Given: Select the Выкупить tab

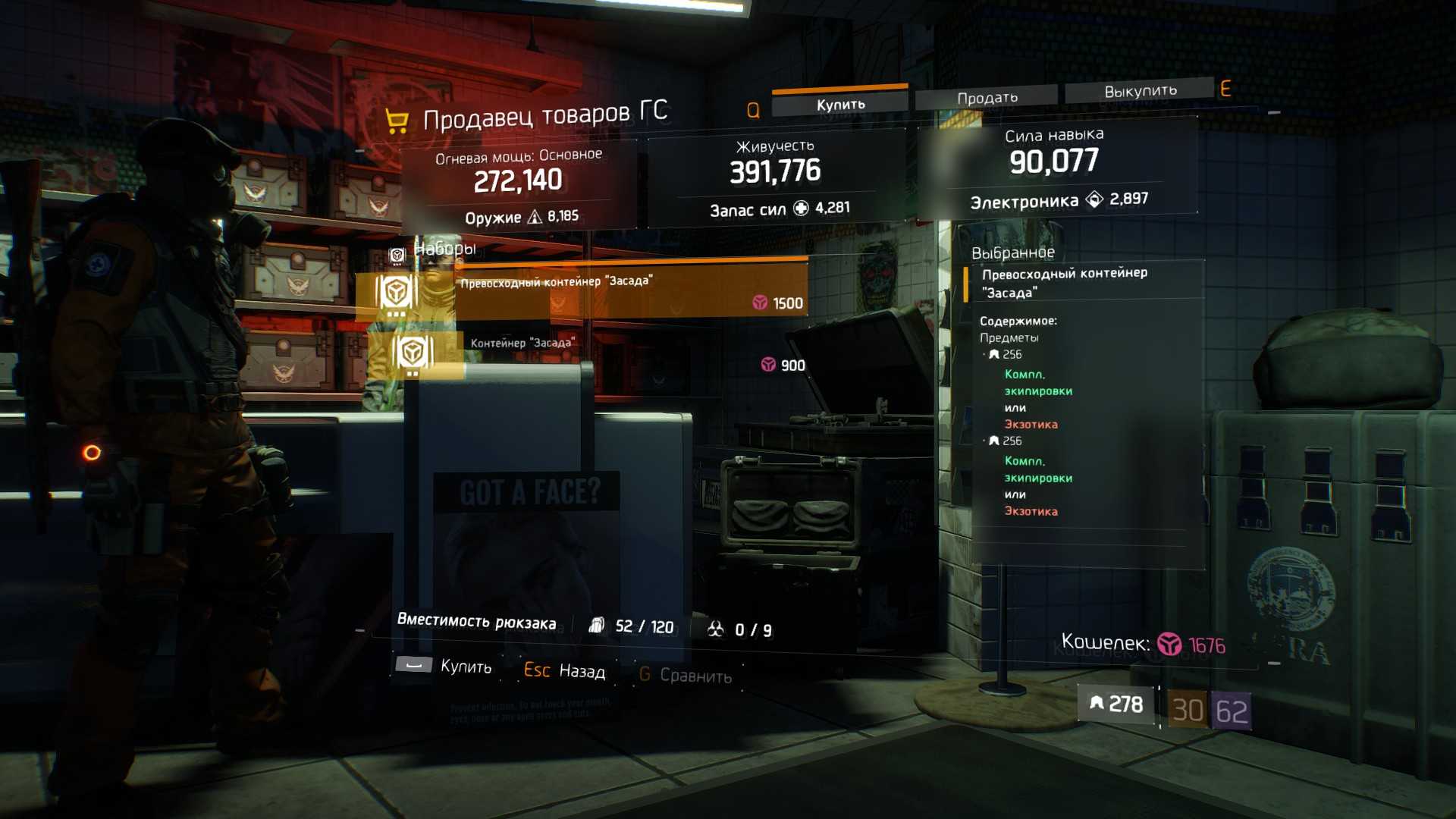Looking at the screenshot, I should point(1140,91).
